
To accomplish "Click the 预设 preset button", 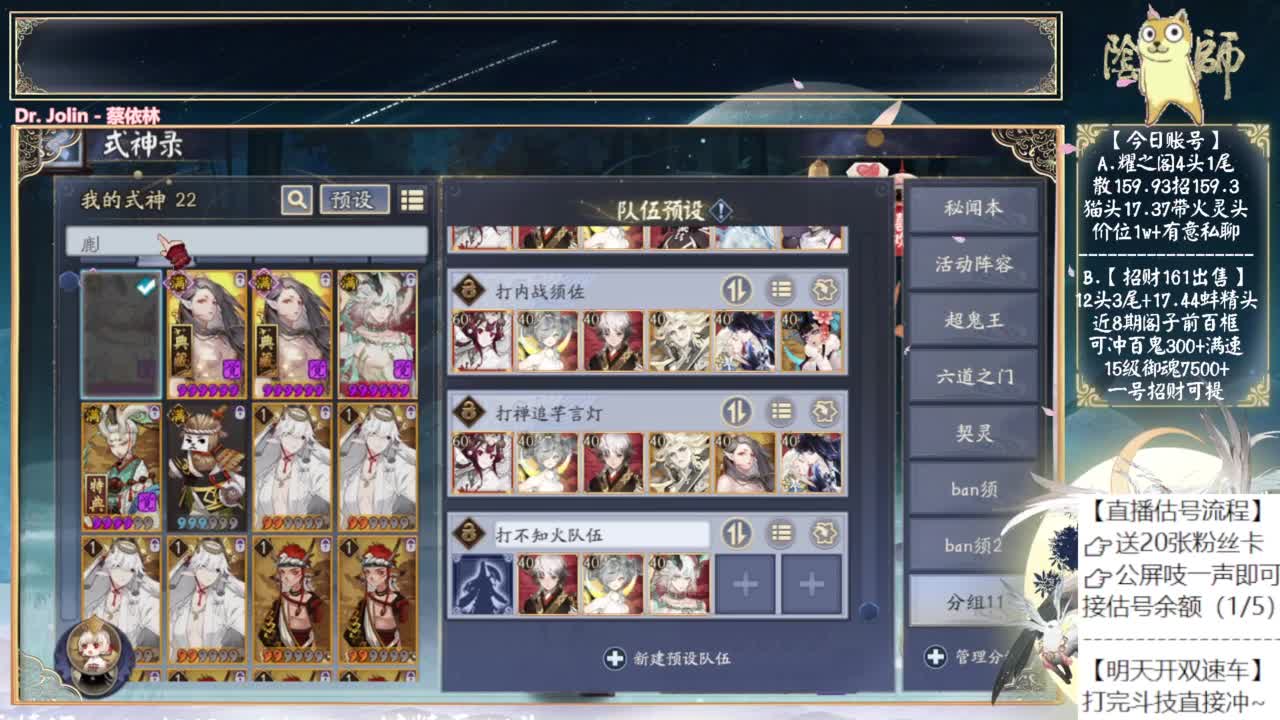I will coord(352,199).
